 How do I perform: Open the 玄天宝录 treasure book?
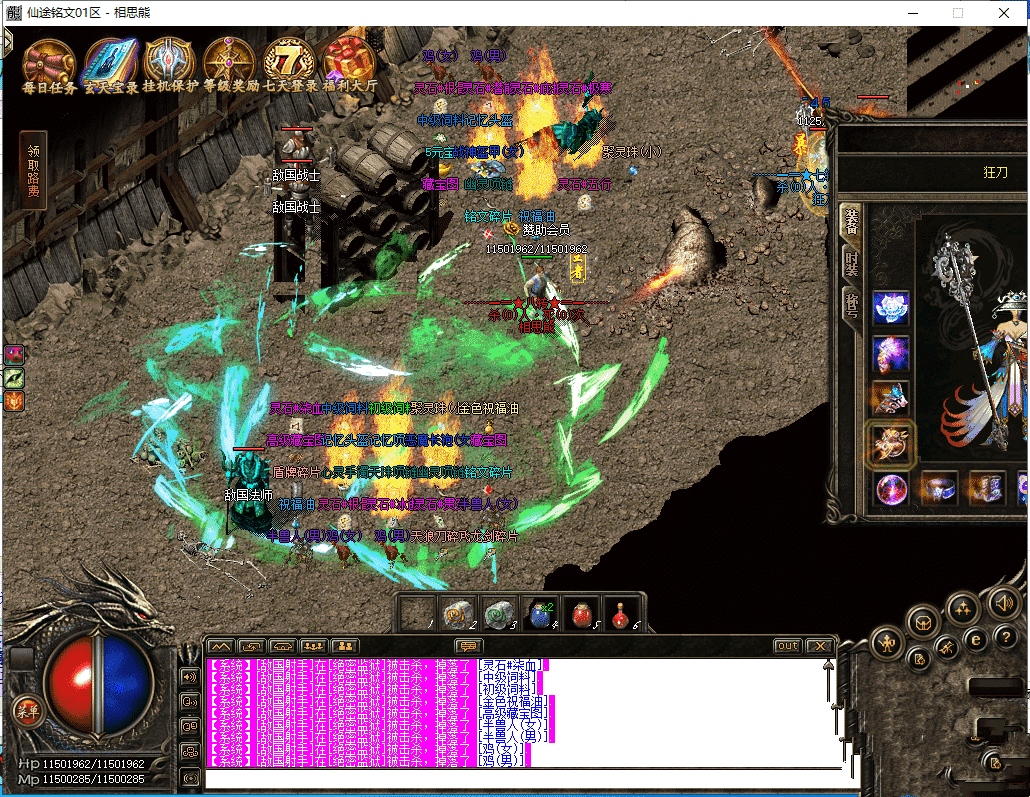(x=110, y=62)
